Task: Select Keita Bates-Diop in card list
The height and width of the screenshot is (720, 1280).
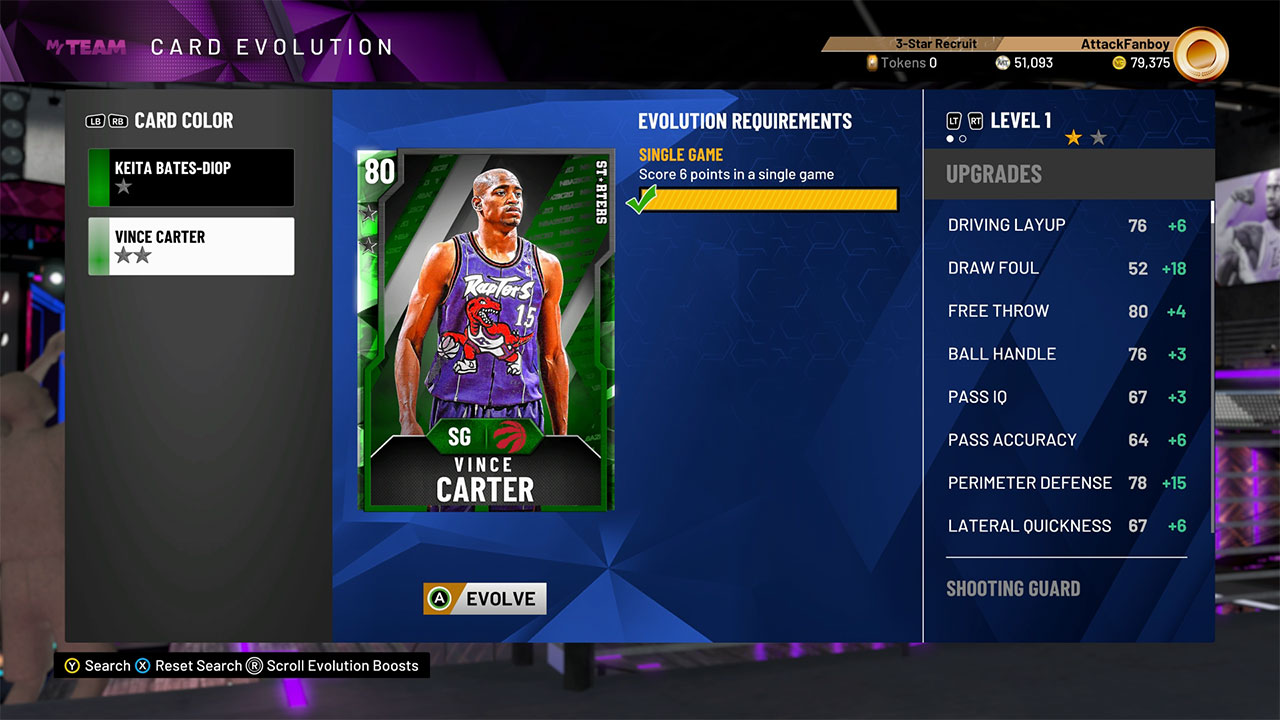Action: tap(191, 177)
